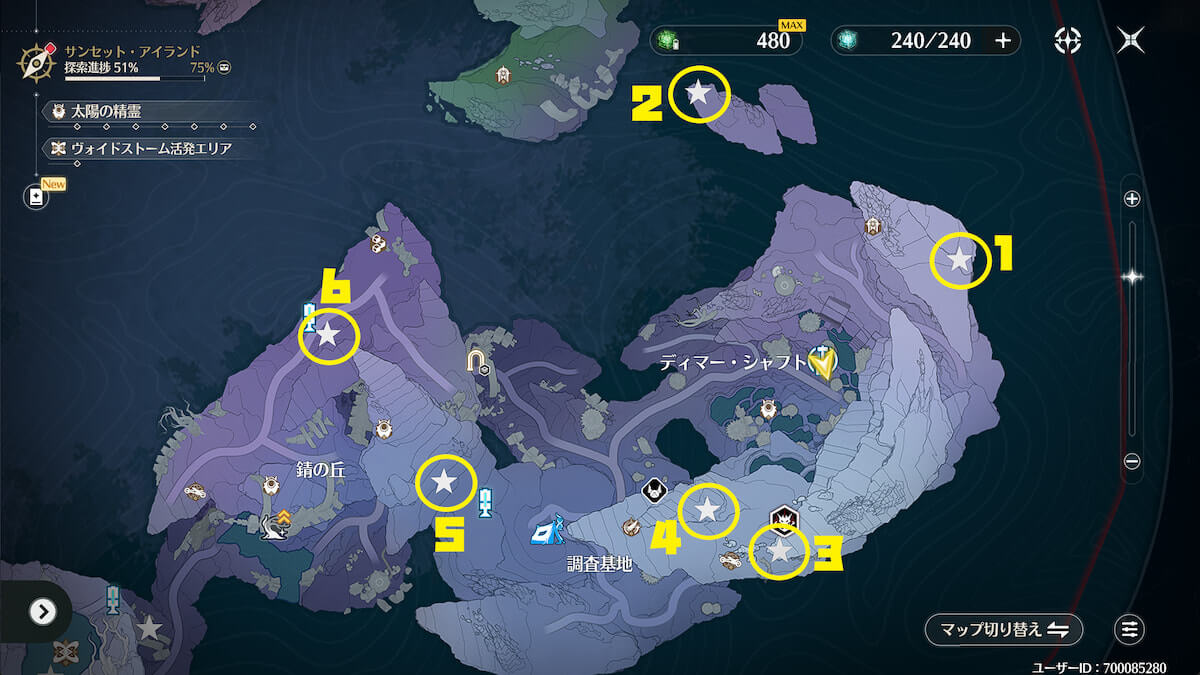Choose the star marker labeled number 4
1200x675 pixels.
[707, 509]
